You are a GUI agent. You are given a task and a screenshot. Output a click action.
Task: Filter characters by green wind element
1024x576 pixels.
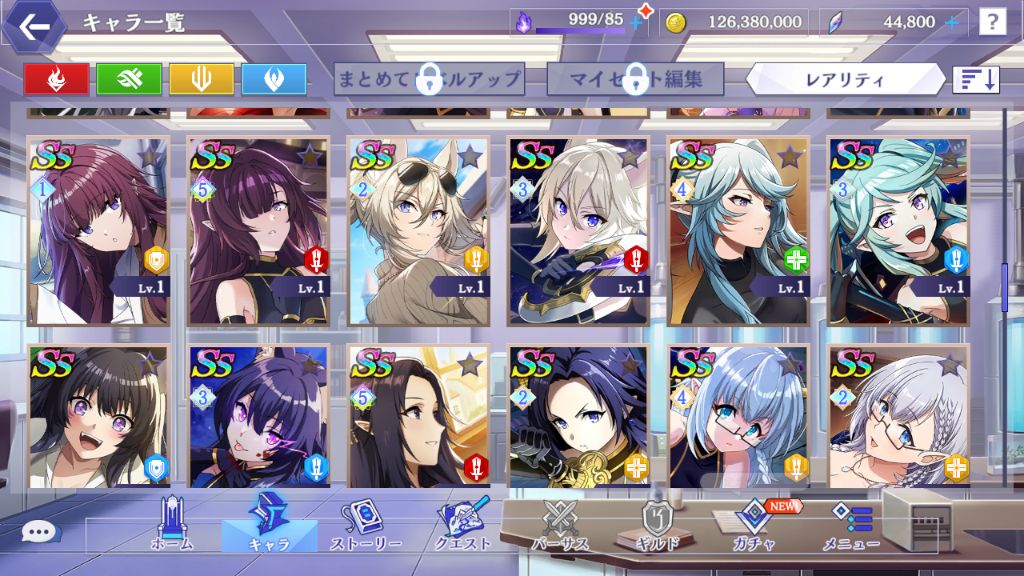tap(129, 79)
